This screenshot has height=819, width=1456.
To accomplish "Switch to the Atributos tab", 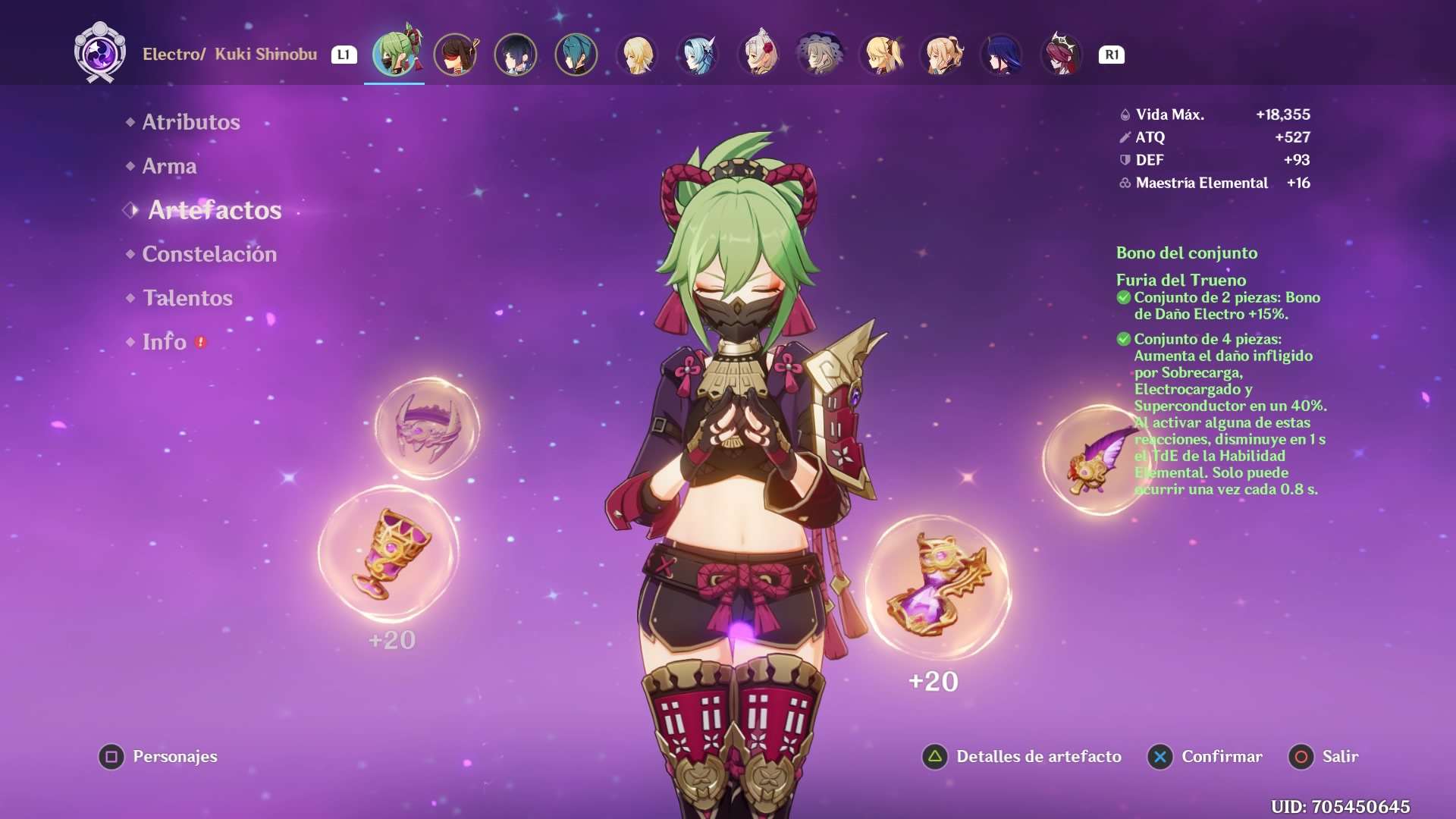I will click(192, 121).
